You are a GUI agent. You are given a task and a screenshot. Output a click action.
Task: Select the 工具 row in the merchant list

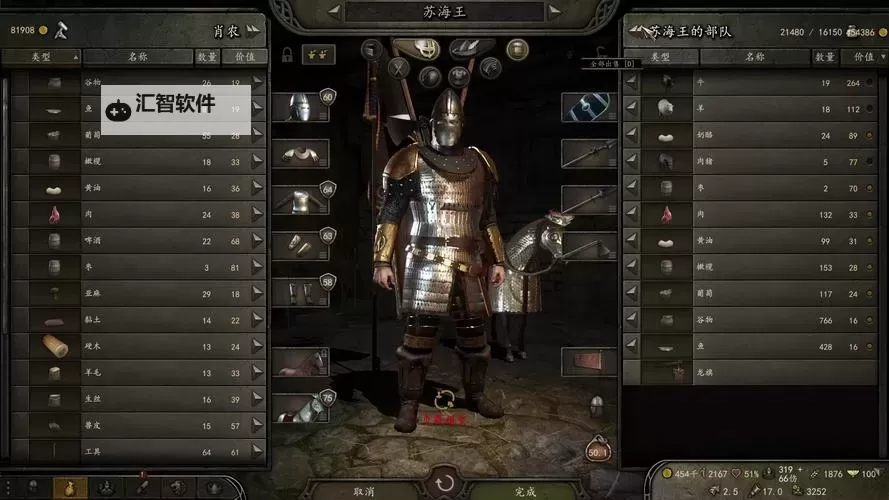point(140,452)
